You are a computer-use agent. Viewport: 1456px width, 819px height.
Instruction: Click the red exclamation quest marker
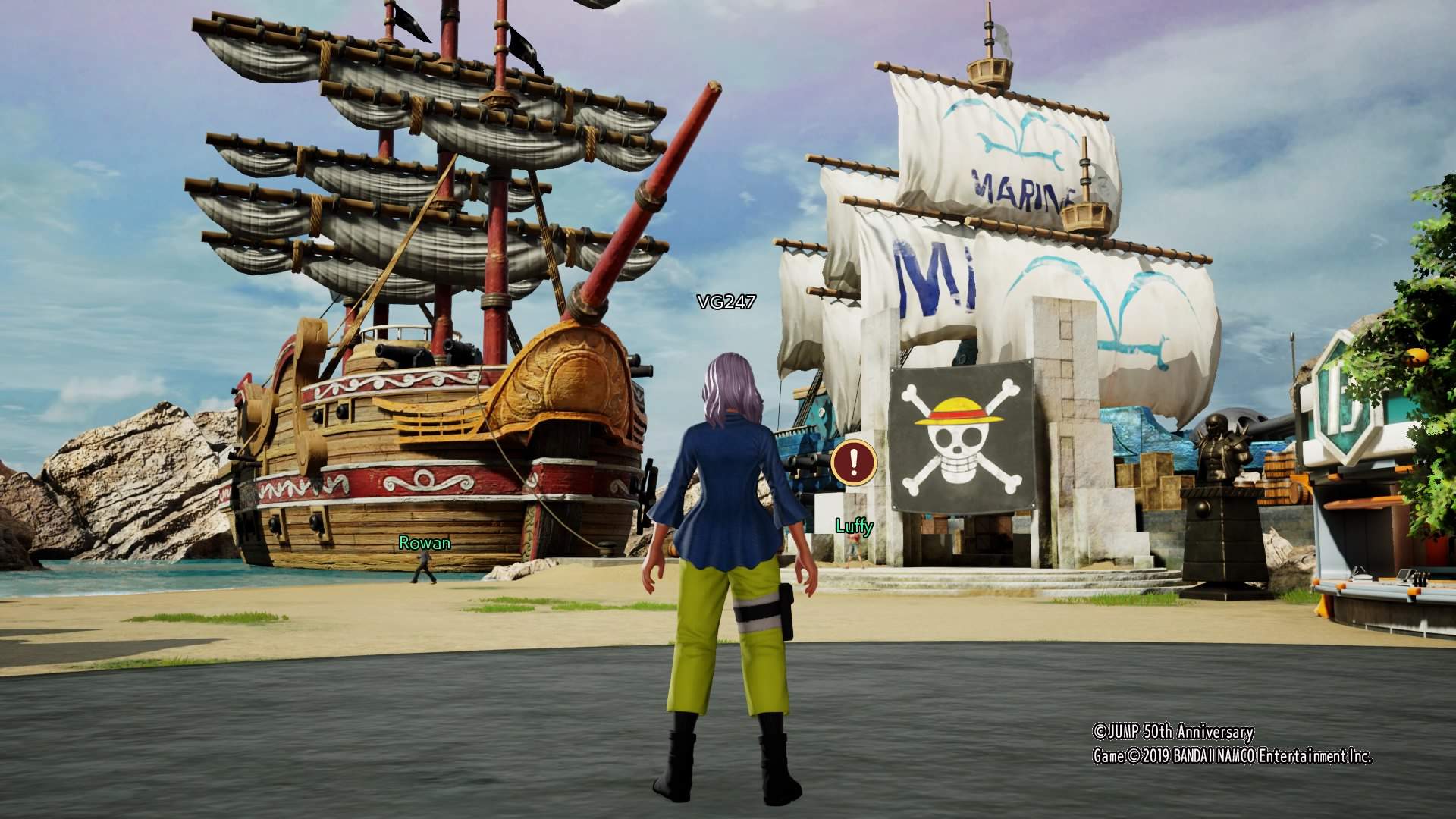(x=854, y=461)
